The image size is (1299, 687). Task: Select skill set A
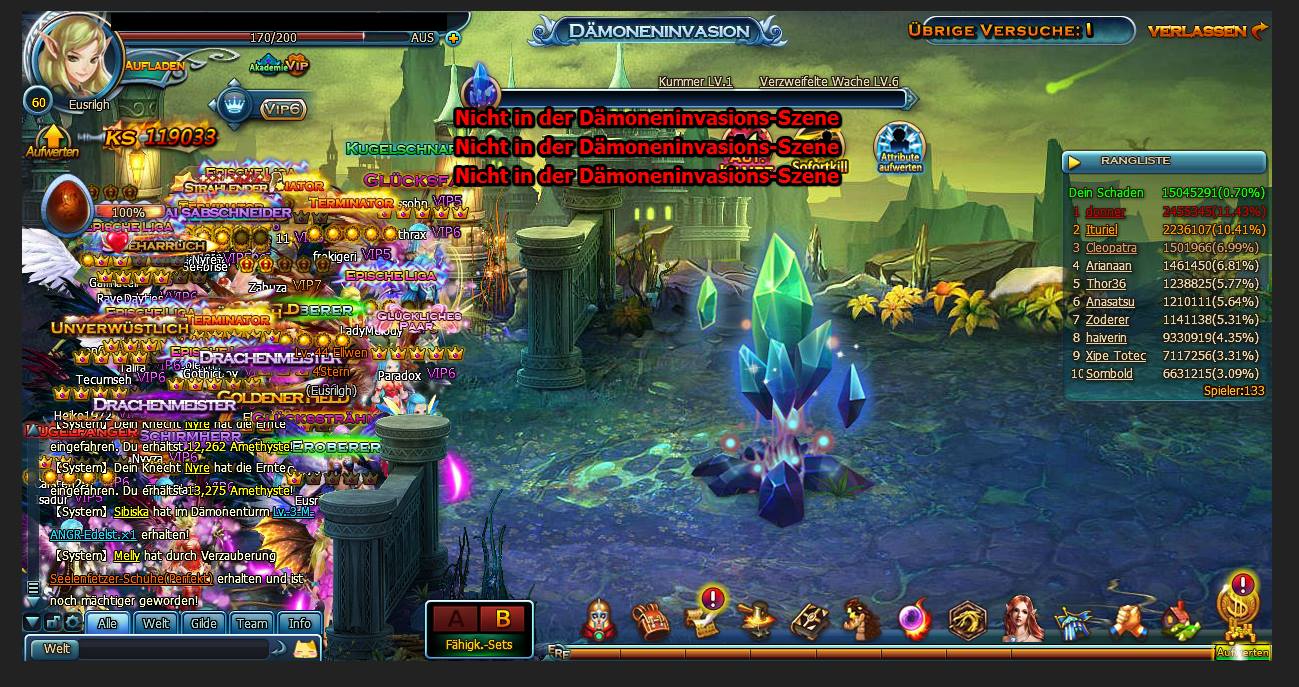[455, 619]
